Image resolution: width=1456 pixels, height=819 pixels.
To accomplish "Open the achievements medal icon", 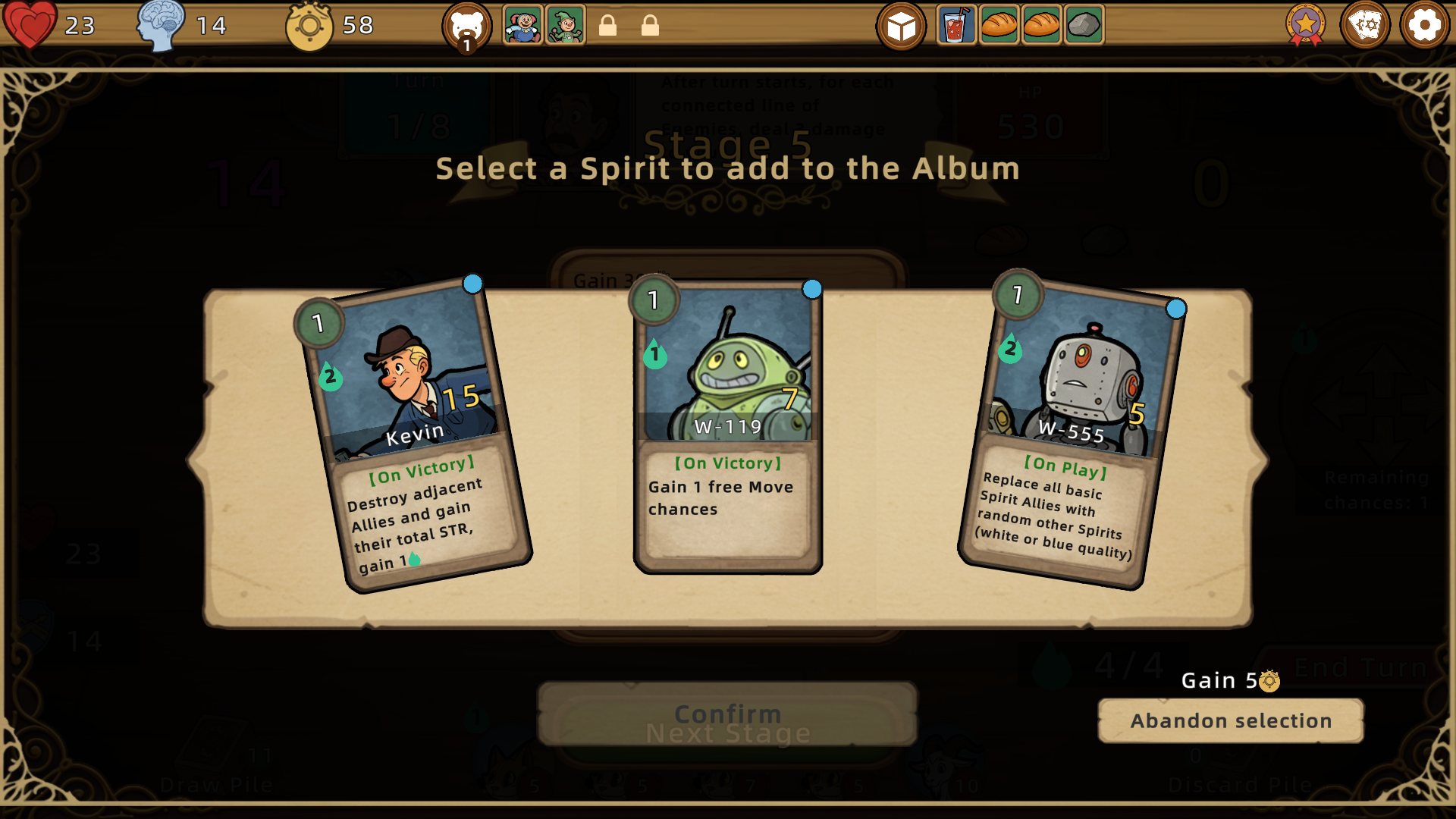I will coord(1306,25).
